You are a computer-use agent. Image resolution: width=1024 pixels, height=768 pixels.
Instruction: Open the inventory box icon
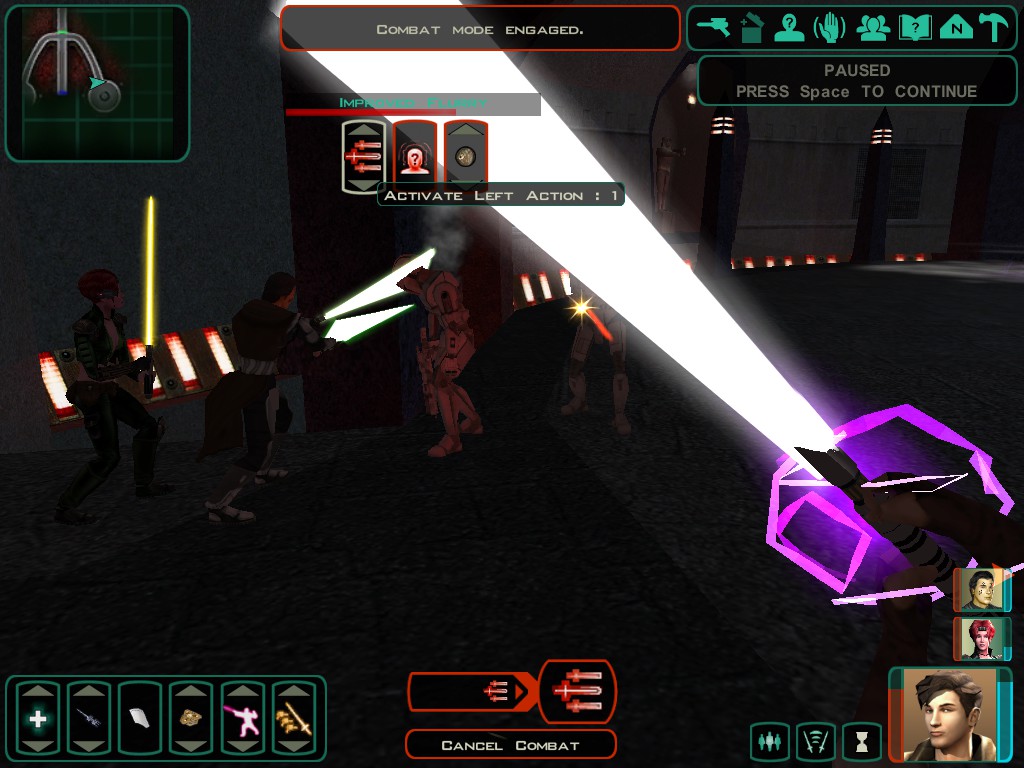click(751, 28)
